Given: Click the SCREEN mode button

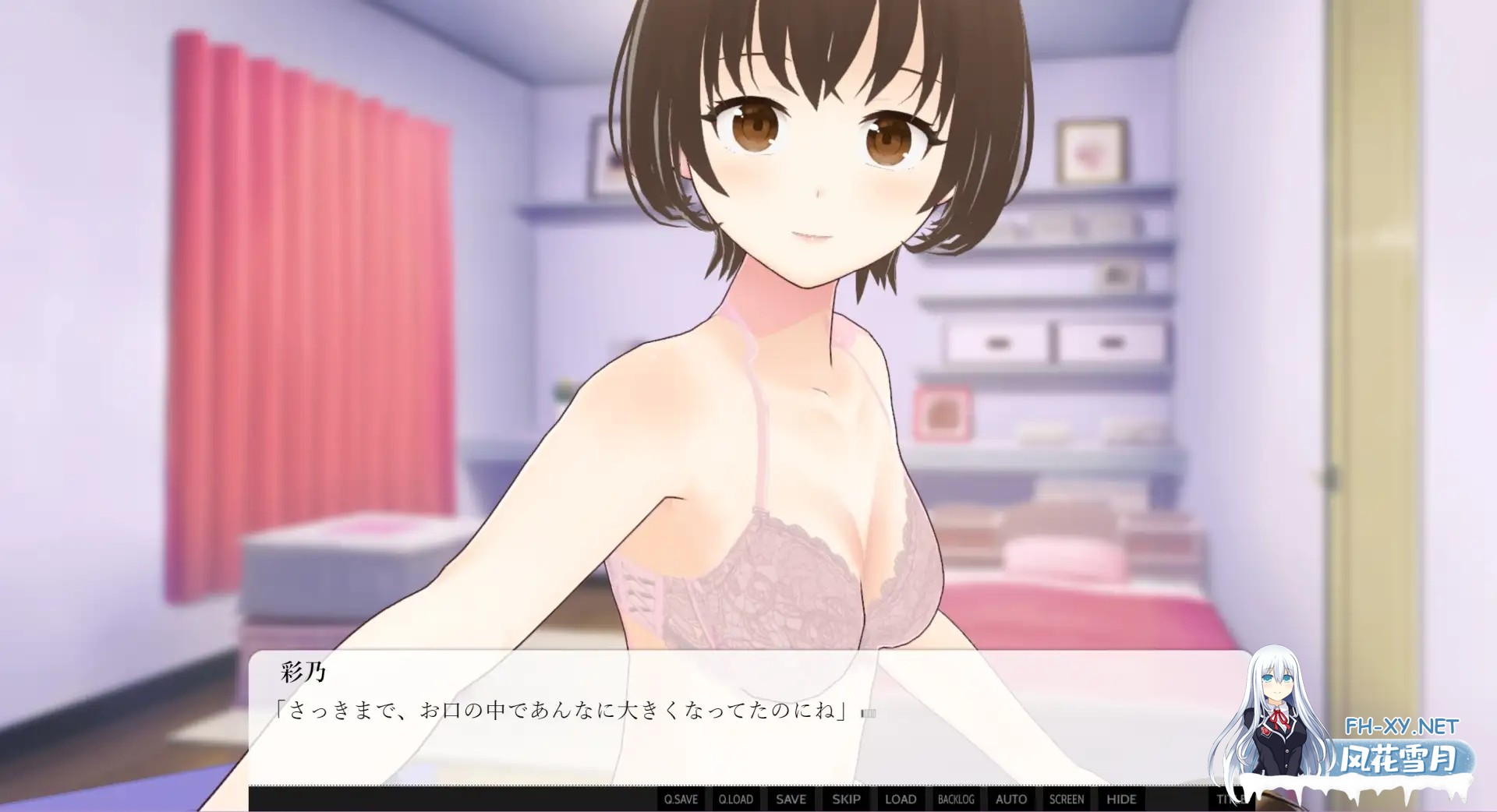Looking at the screenshot, I should click(1066, 799).
